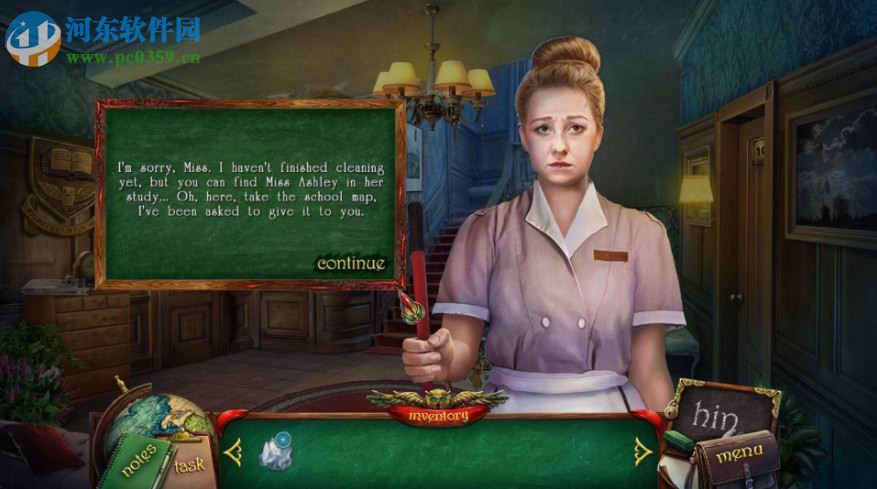Continue the maid's dialogue
Viewport: 877px width, 489px height.
click(350, 264)
